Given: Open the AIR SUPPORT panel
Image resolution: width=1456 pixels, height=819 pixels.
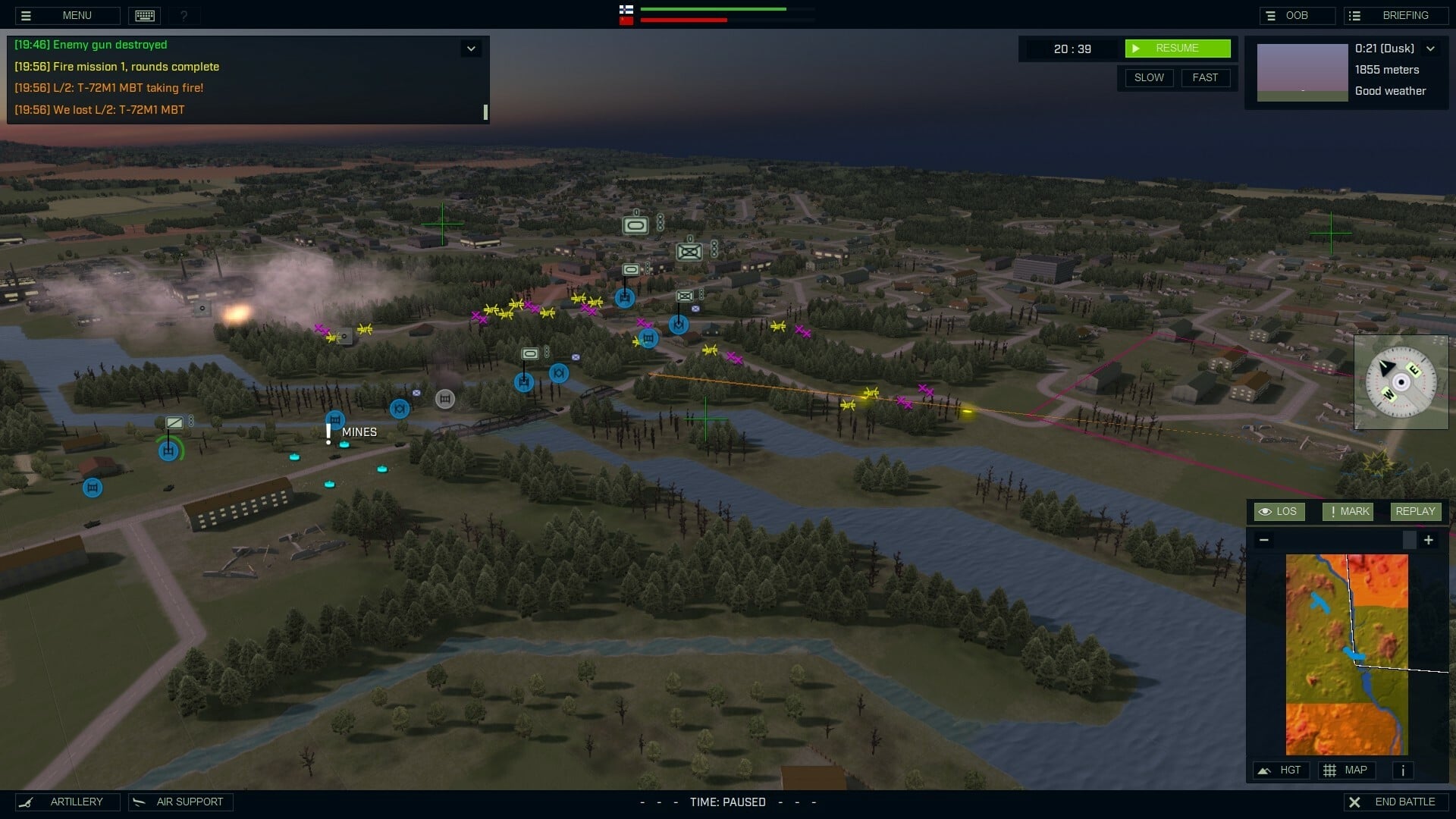Looking at the screenshot, I should pyautogui.click(x=180, y=802).
